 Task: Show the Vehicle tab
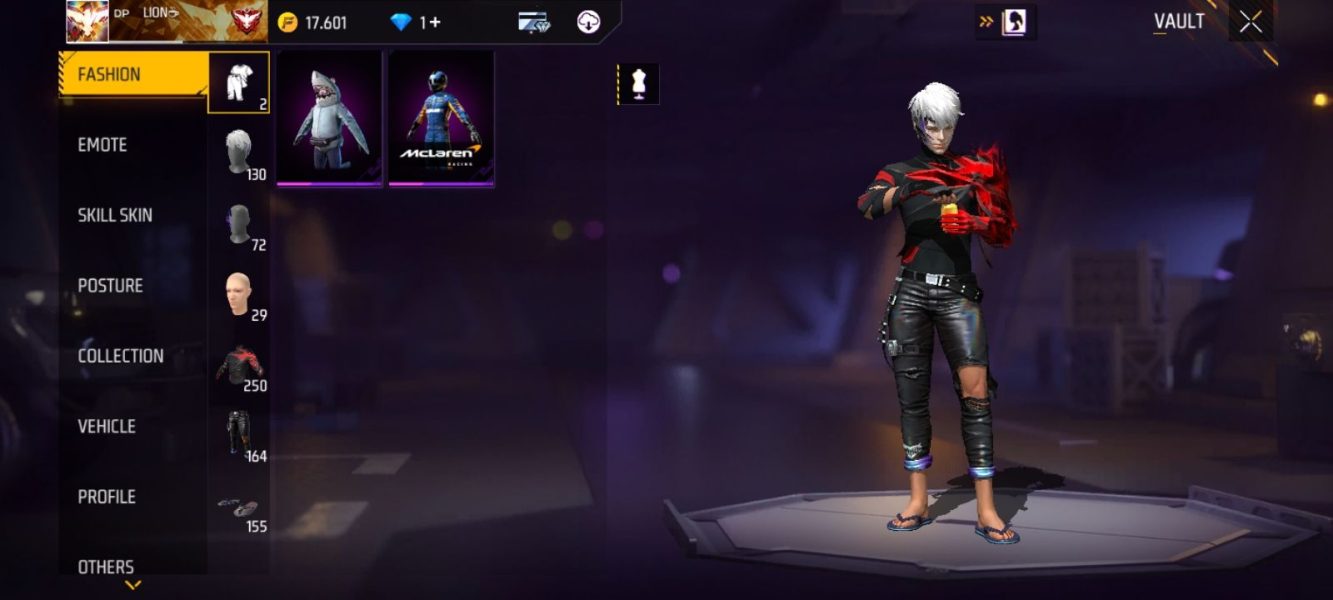coord(106,426)
